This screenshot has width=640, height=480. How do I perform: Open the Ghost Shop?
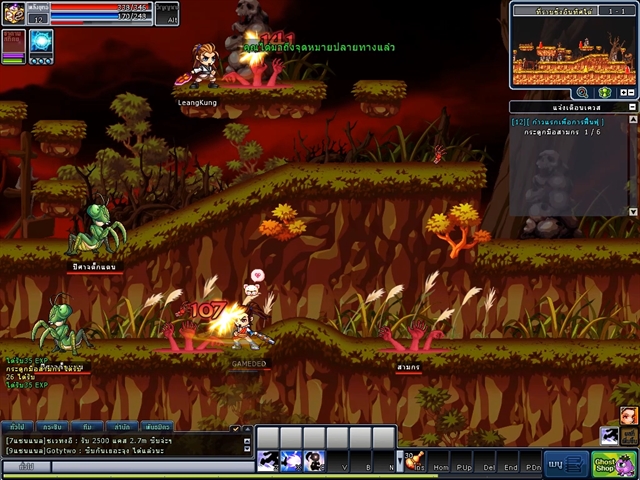pos(602,464)
